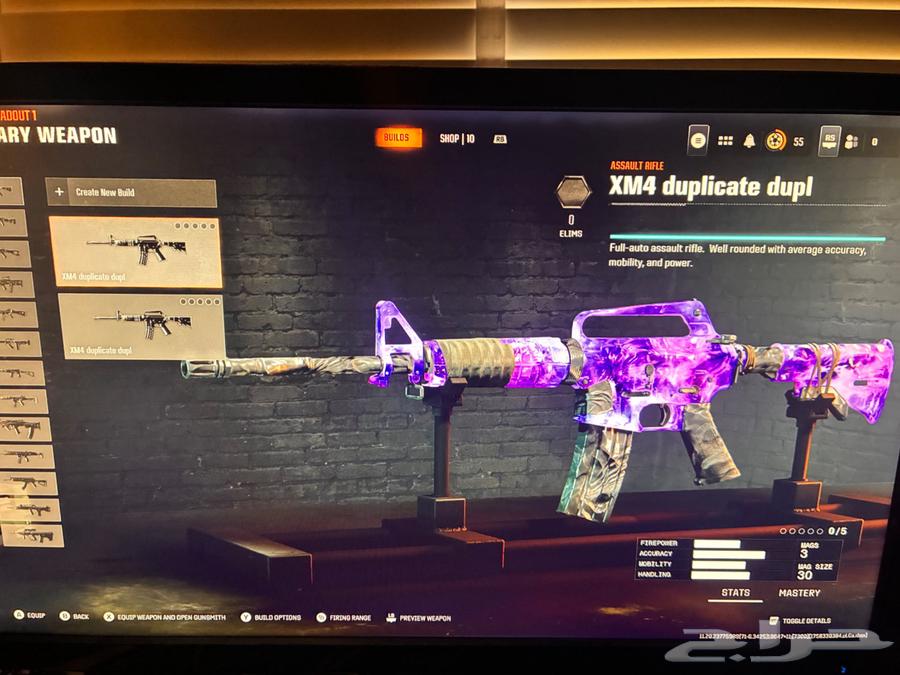Open the grid apps menu icon
This screenshot has height=675, width=900.
coord(725,141)
